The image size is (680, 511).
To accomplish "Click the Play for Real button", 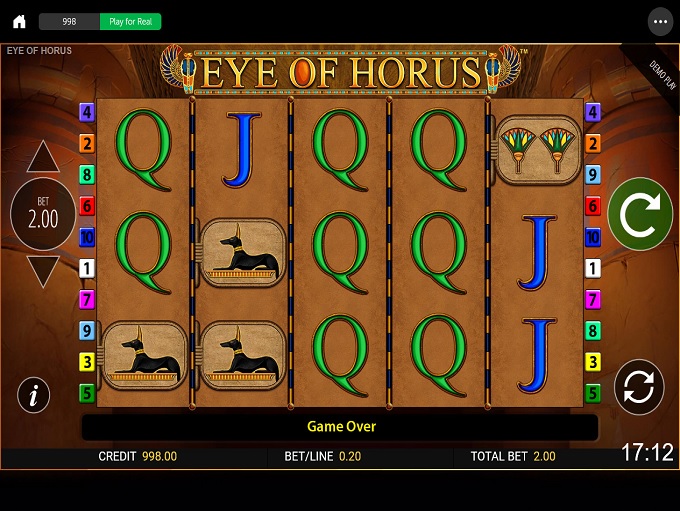I will [130, 21].
